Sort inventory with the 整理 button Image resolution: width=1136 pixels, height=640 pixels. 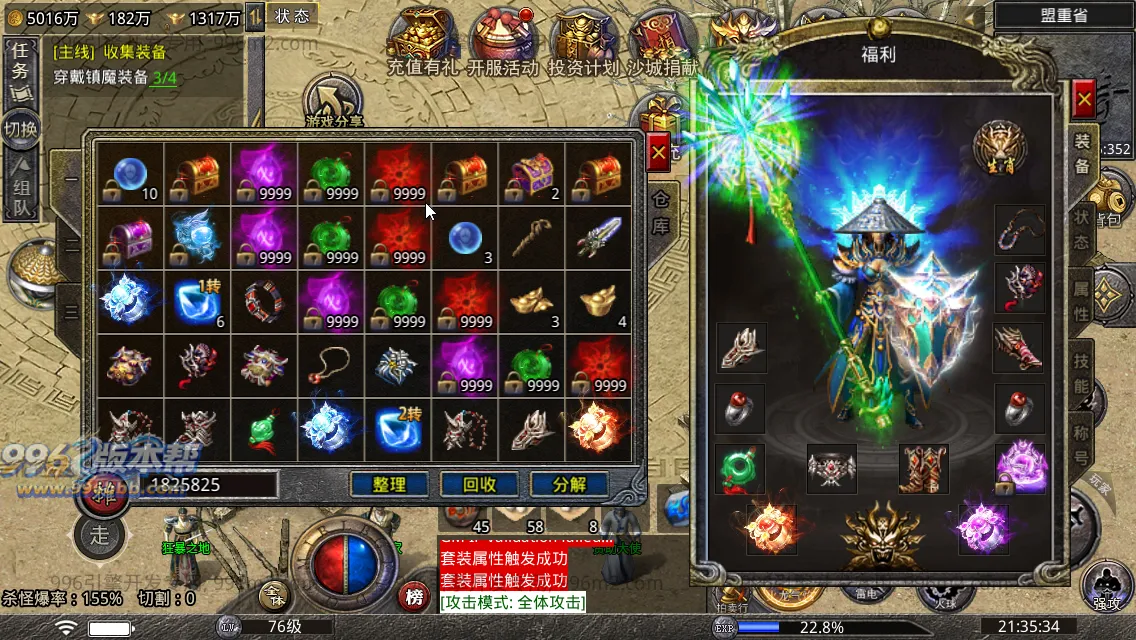pos(389,485)
